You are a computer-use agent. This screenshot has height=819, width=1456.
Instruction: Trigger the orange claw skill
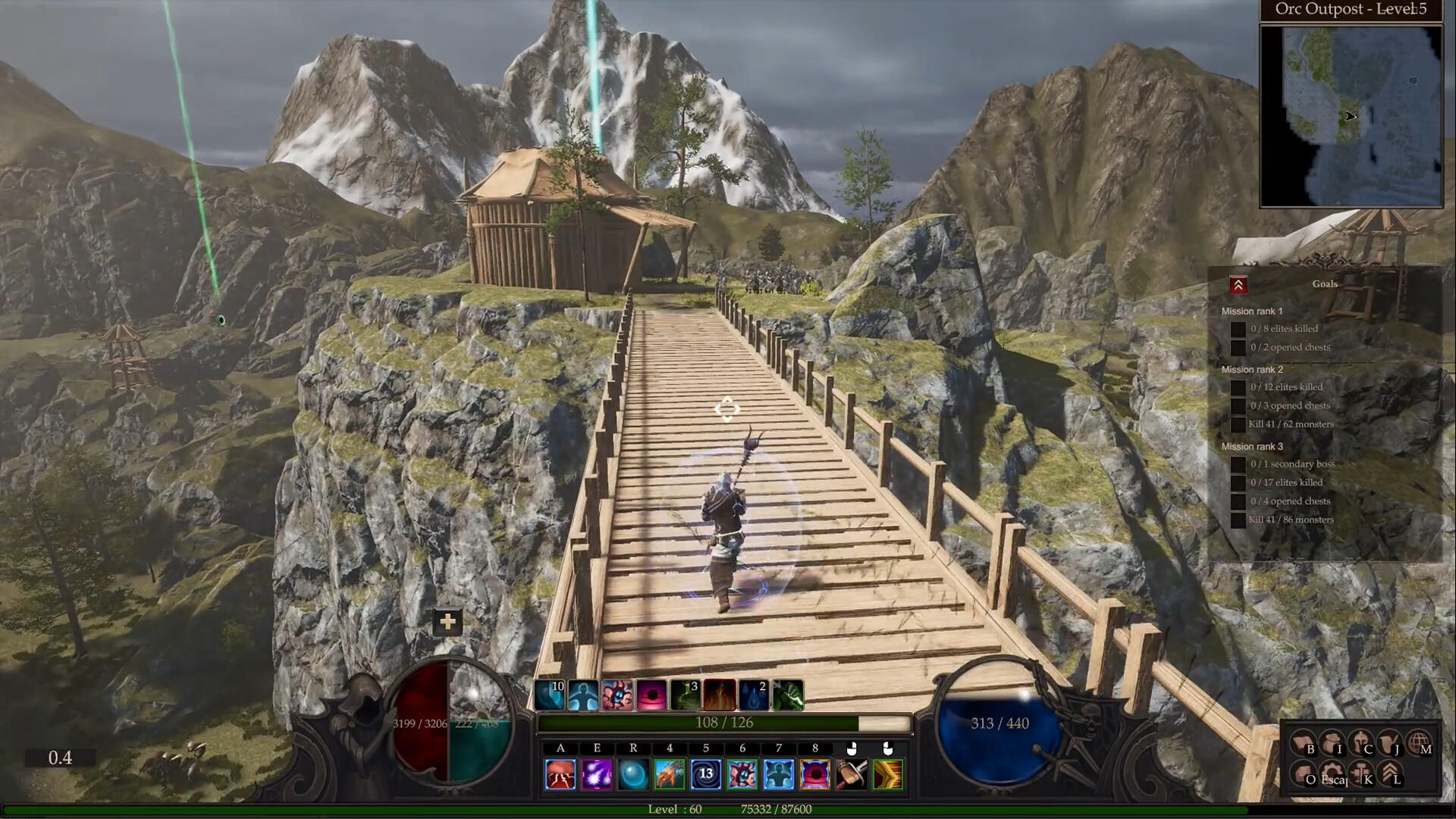[x=670, y=775]
